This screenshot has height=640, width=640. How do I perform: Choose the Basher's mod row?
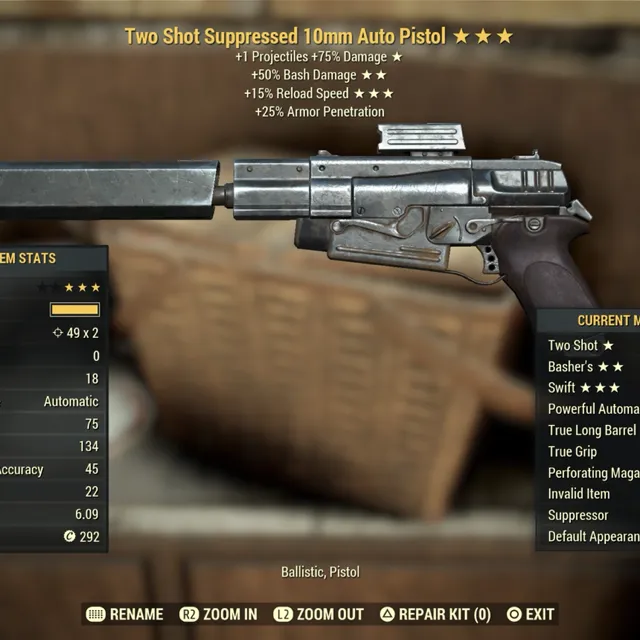(586, 367)
